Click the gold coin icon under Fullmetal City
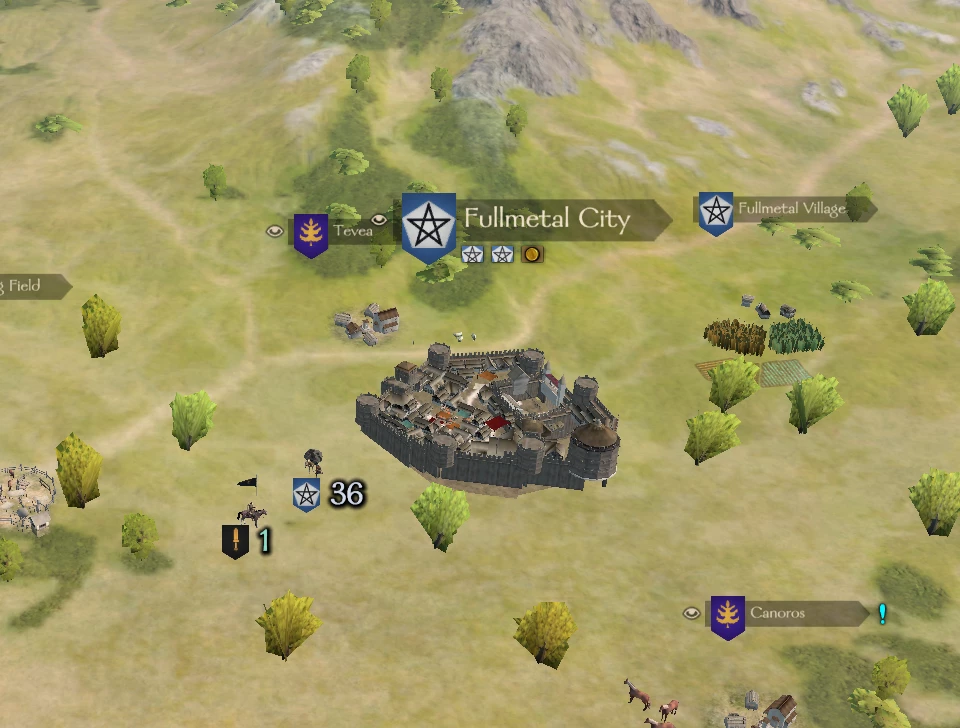960x728 pixels. click(532, 254)
